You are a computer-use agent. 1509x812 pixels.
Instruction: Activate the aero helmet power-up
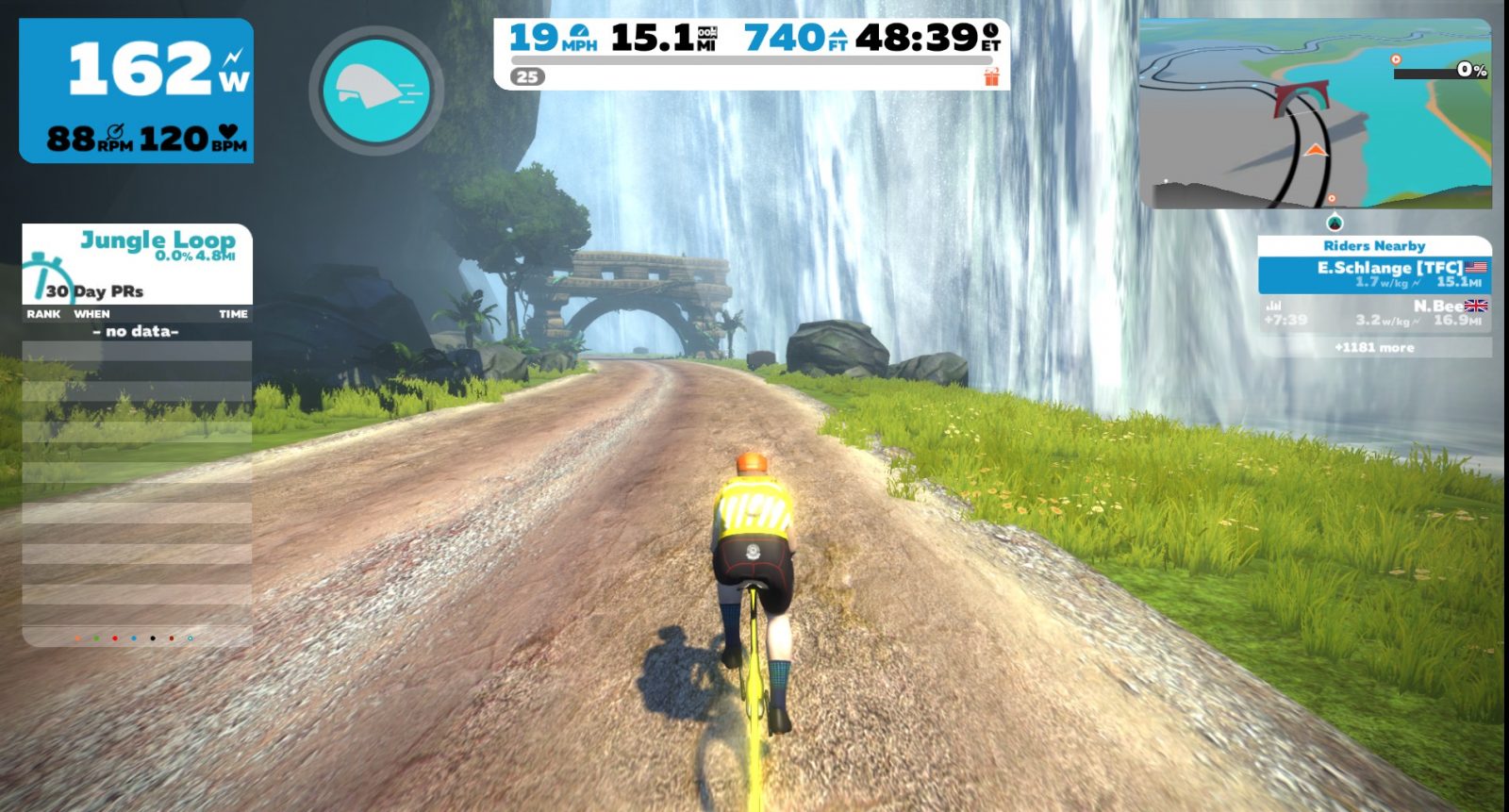point(376,91)
